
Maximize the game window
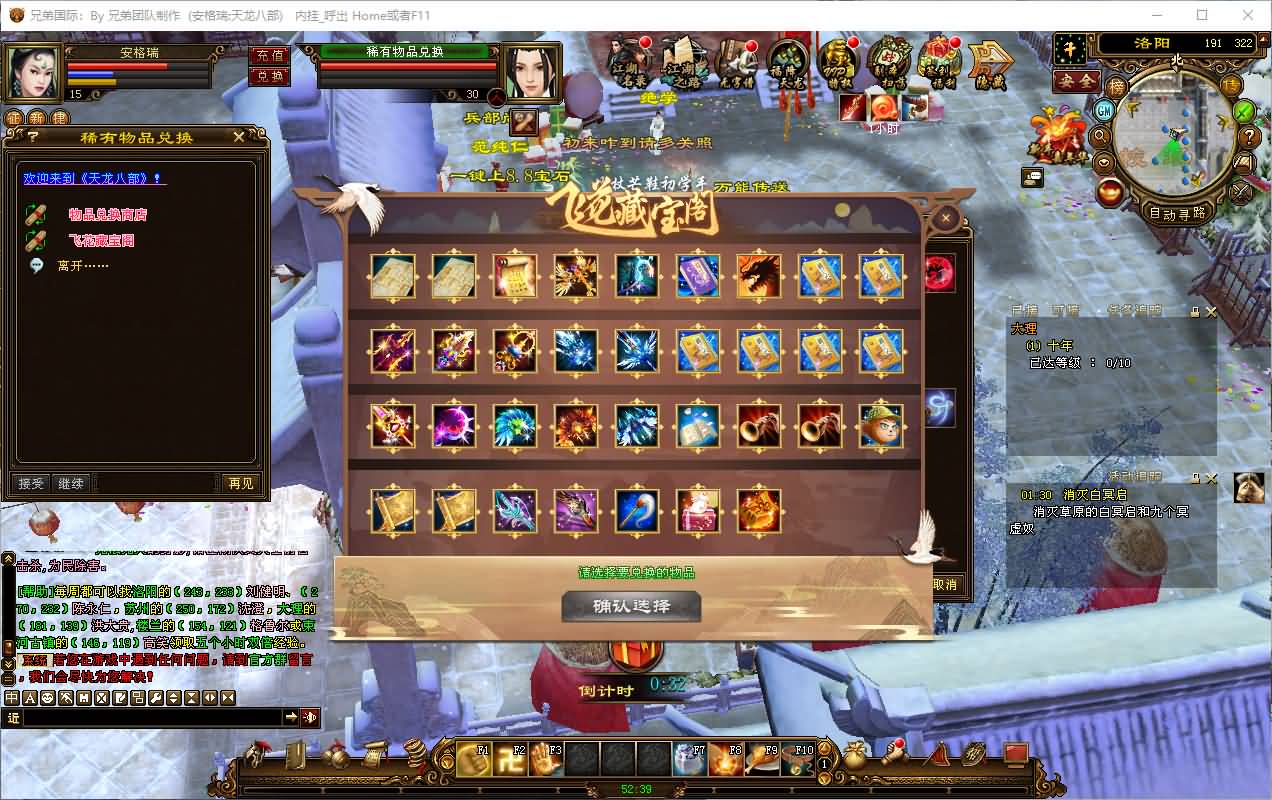[x=1202, y=15]
